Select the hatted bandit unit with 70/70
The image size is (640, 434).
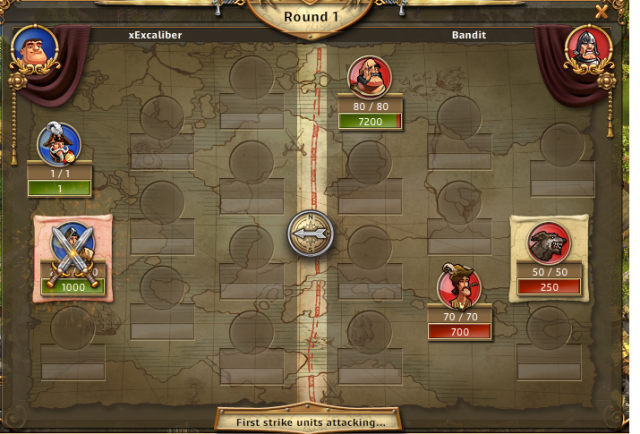(459, 287)
